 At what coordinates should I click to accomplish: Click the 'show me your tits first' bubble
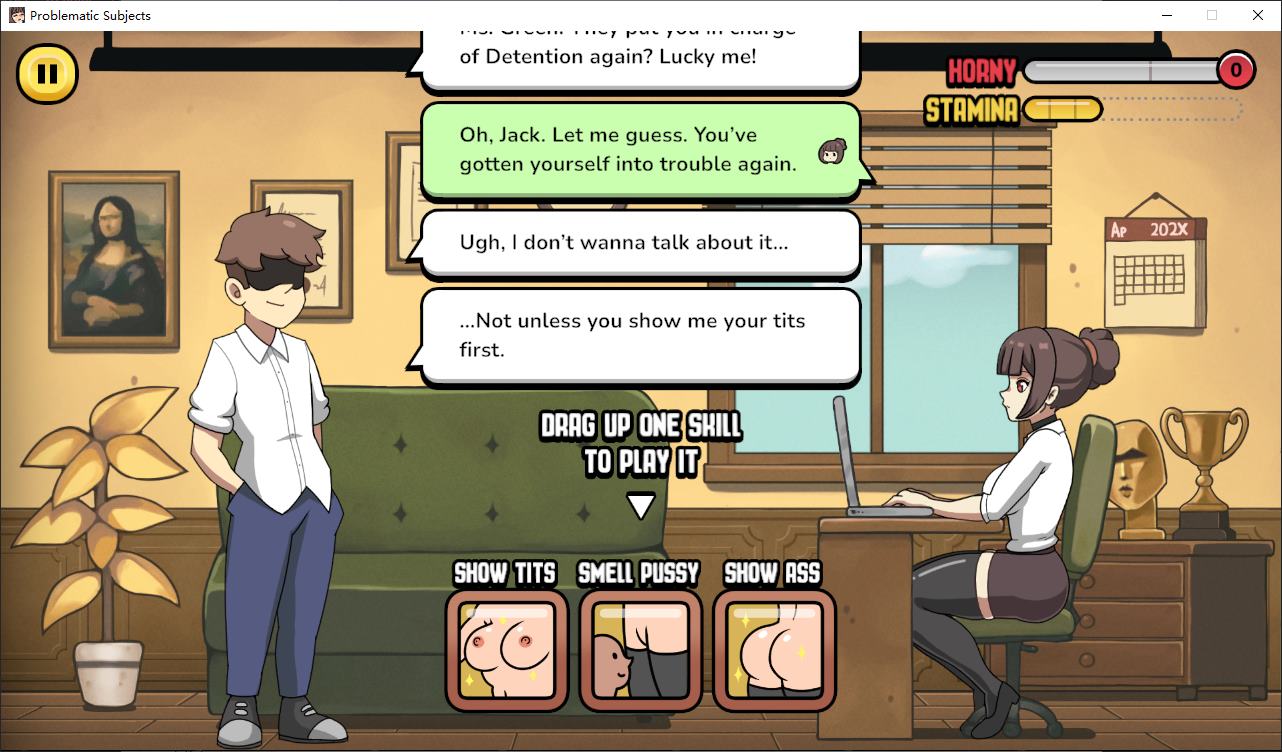(x=640, y=335)
